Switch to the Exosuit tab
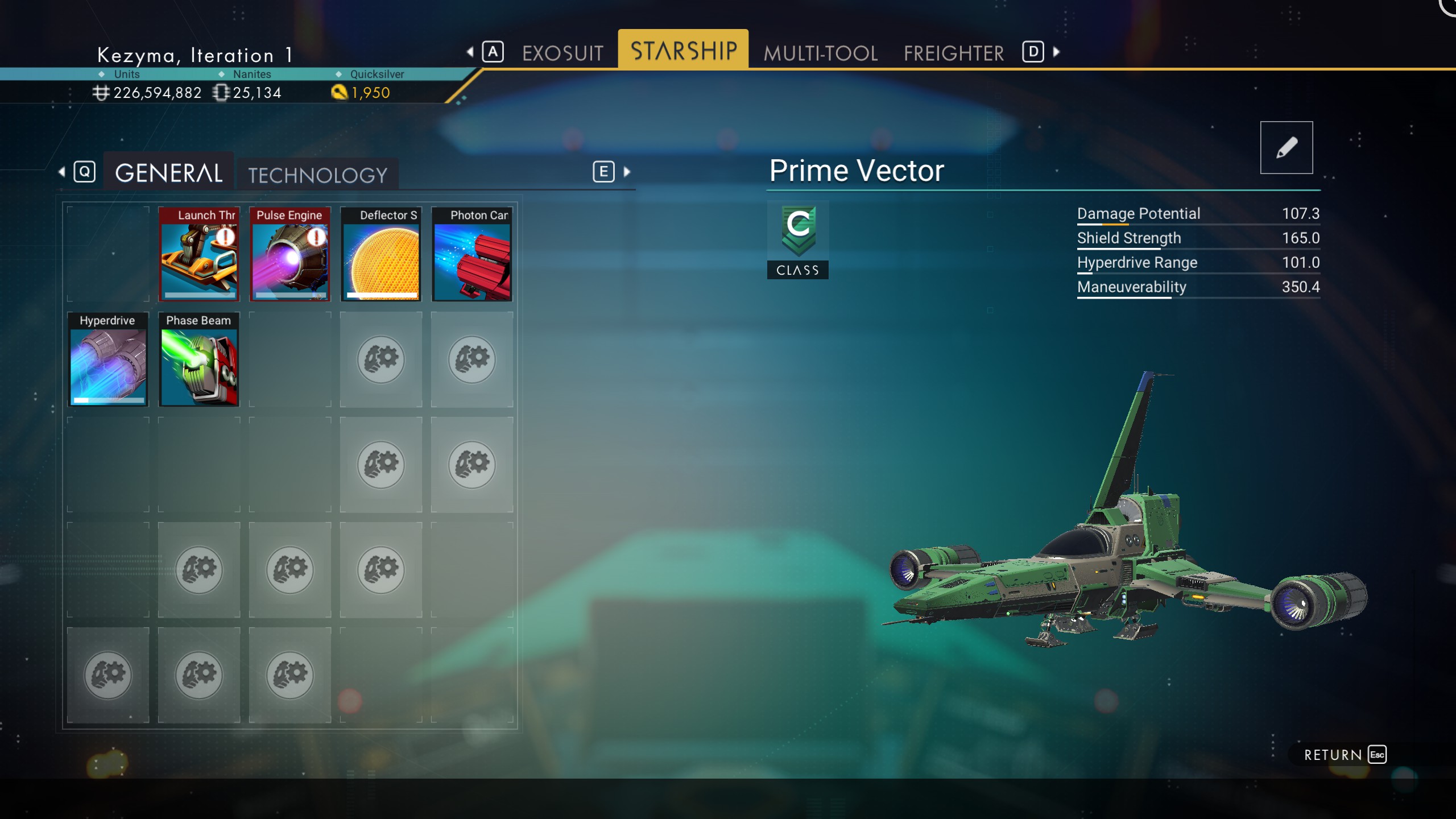The width and height of the screenshot is (1456, 819). point(562,53)
